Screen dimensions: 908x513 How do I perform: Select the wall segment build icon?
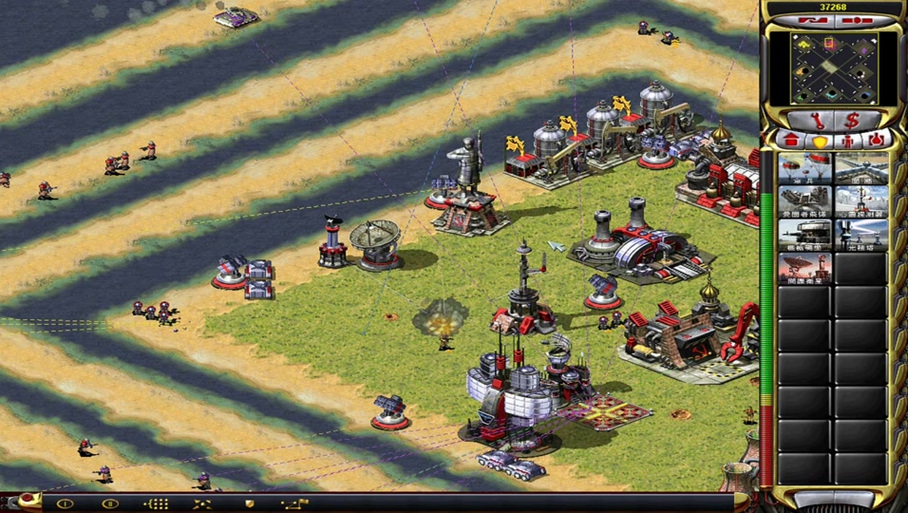[x=861, y=169]
